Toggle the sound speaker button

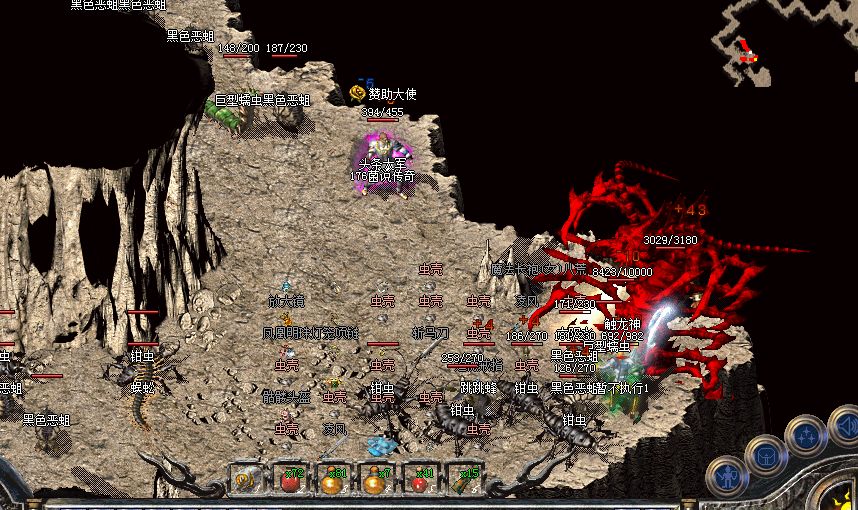point(846,426)
